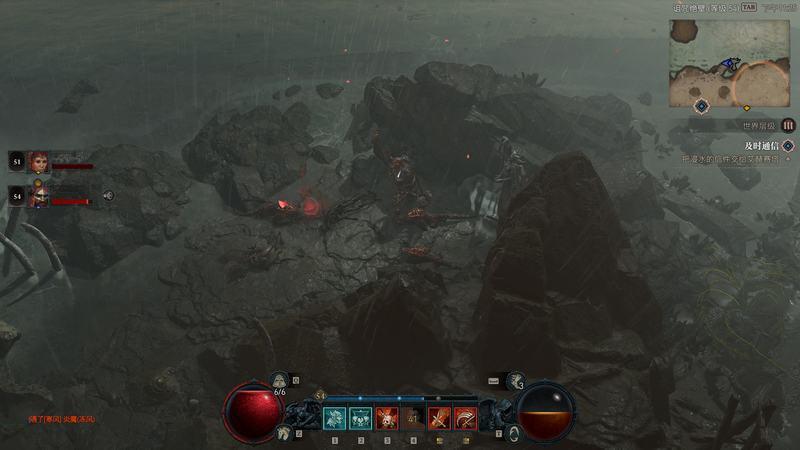
Task: Use the red sword strike skill
Action: (439, 417)
